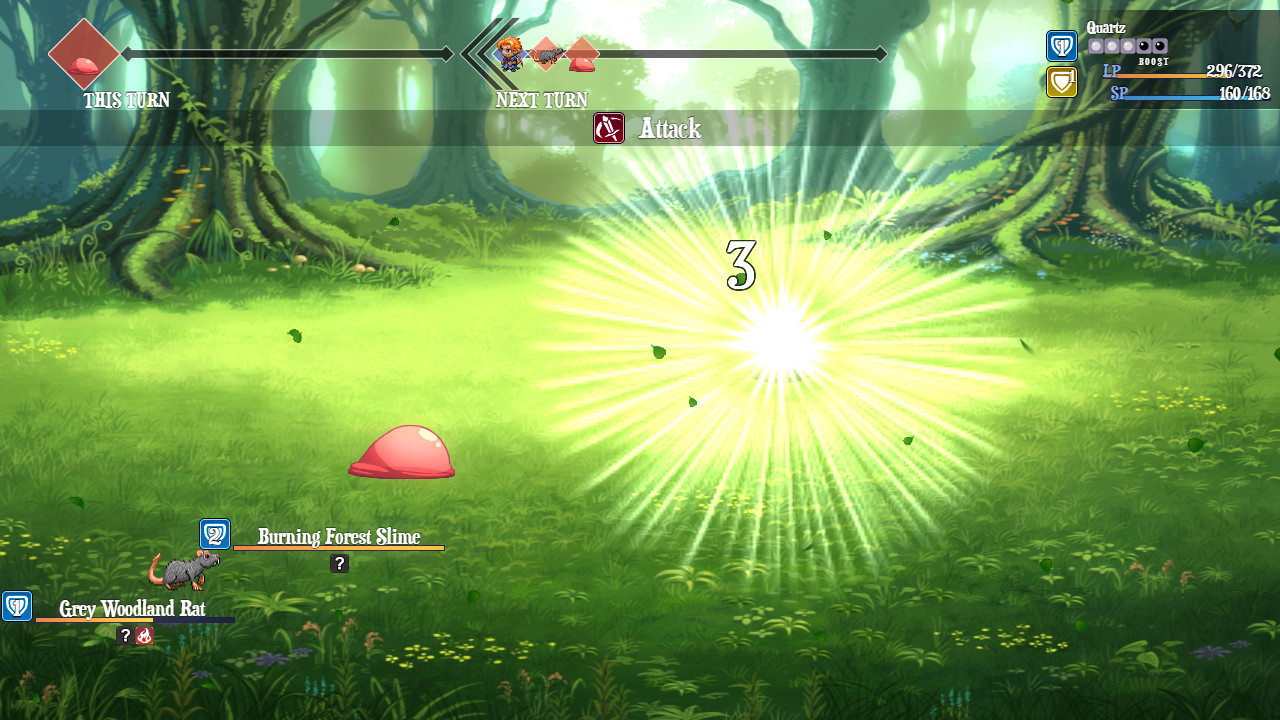Click the gold shield icon under the trophy

tap(1061, 82)
